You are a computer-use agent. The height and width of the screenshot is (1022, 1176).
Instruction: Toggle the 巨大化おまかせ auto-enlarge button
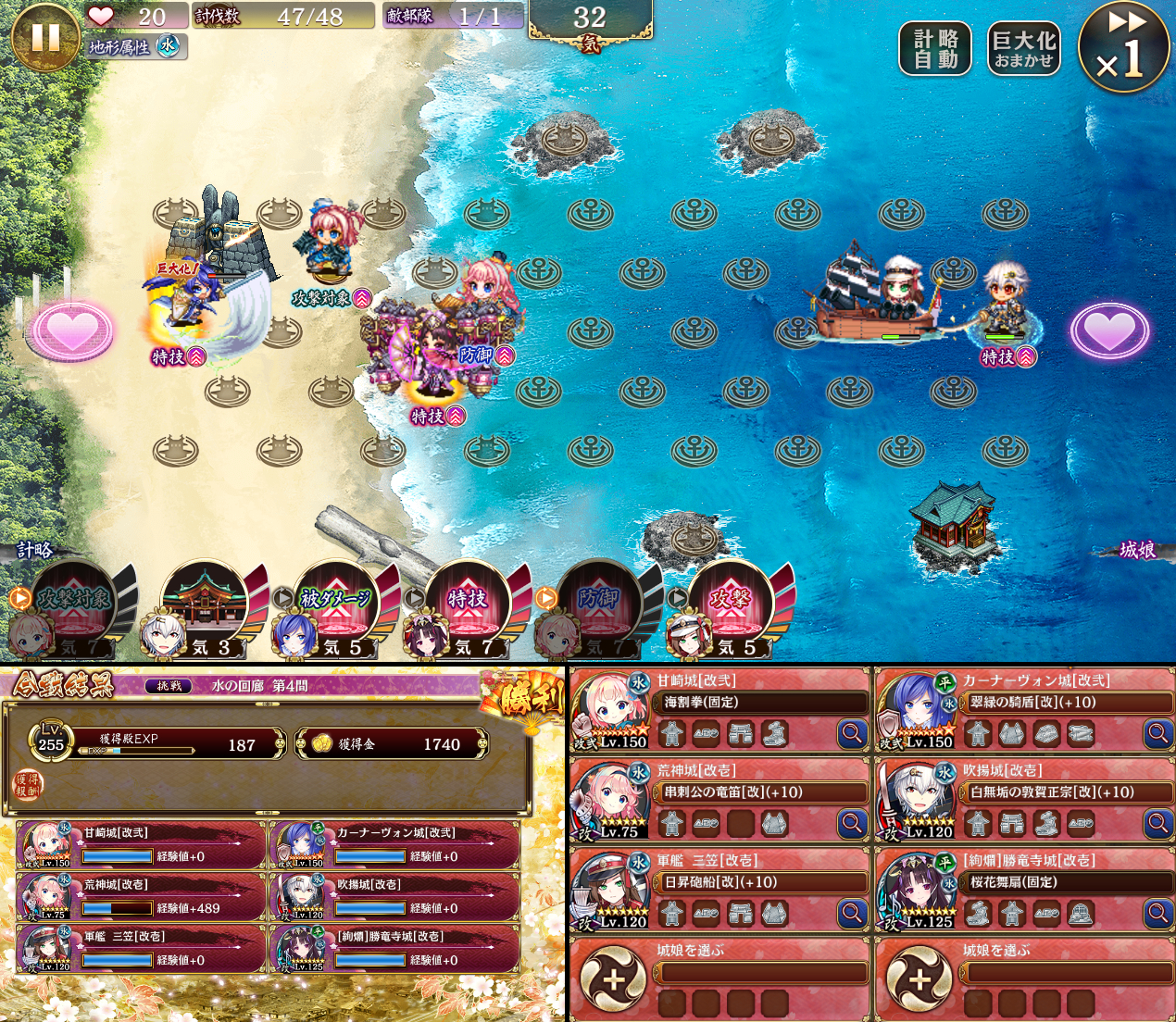(1023, 49)
